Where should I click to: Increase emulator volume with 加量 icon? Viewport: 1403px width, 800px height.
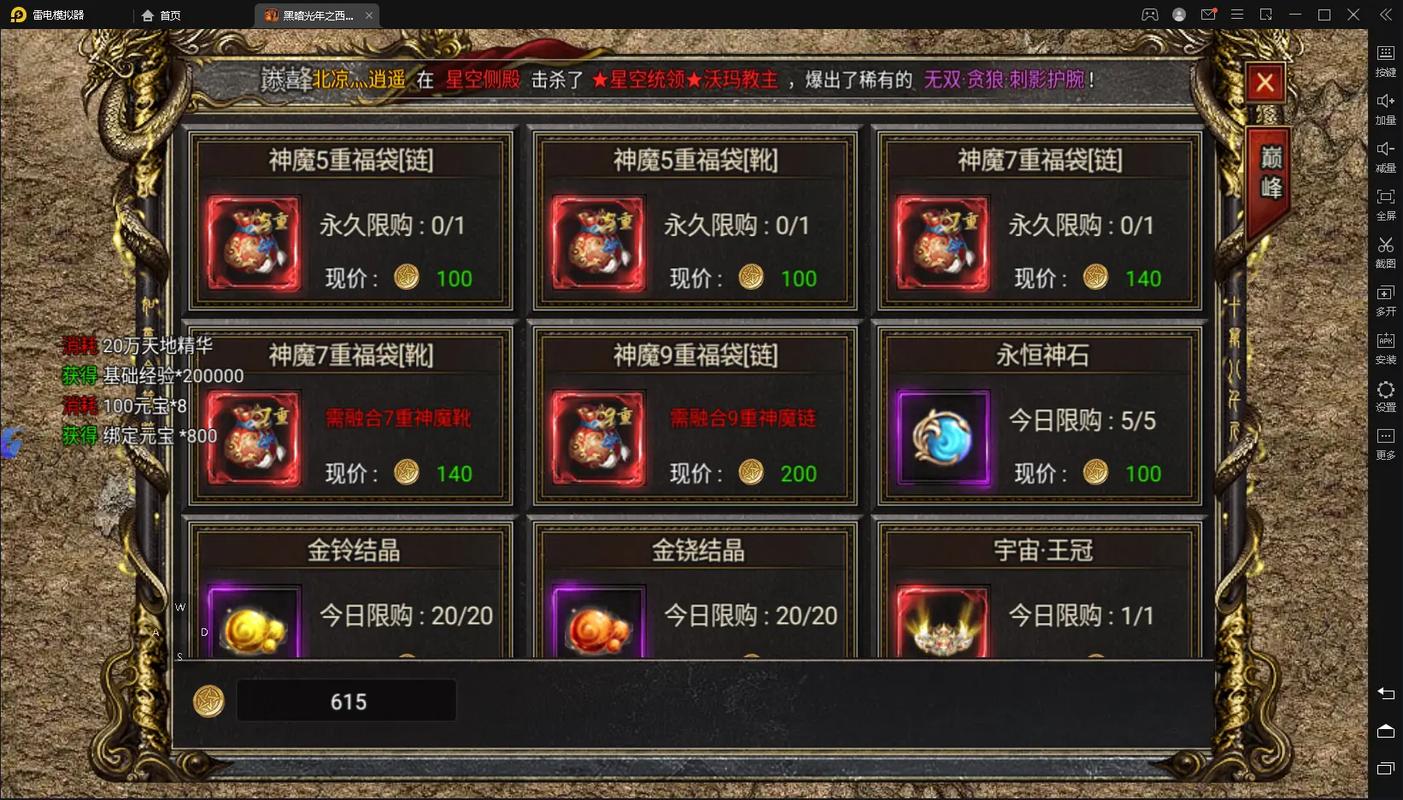(x=1386, y=106)
